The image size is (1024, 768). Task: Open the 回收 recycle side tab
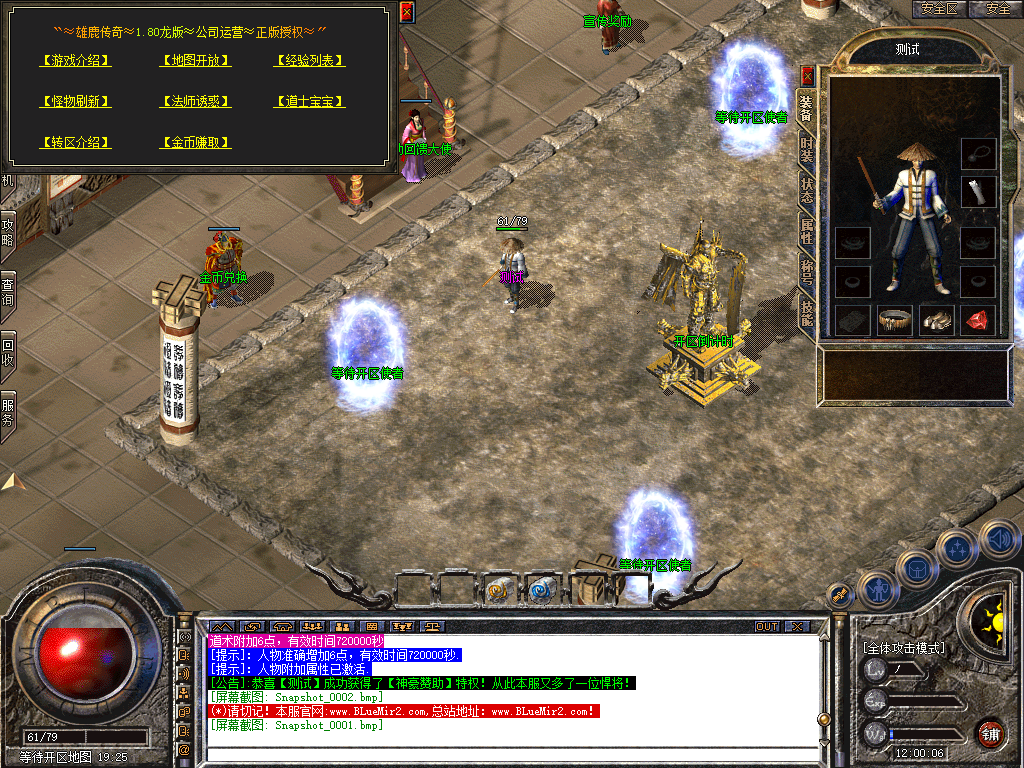tap(8, 352)
